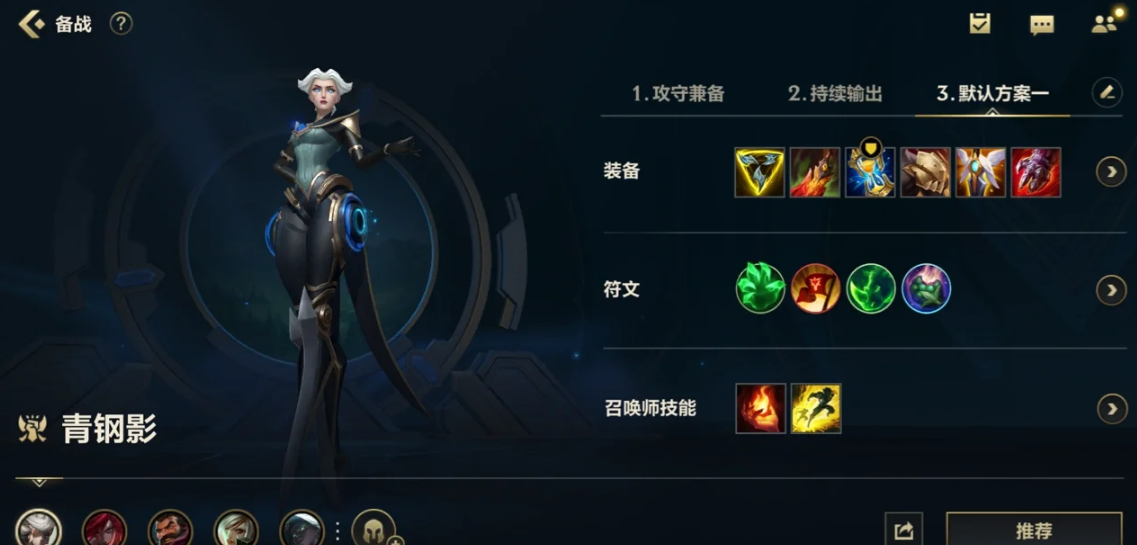Open the chat bubble icon
This screenshot has width=1137, height=545.
click(1042, 25)
